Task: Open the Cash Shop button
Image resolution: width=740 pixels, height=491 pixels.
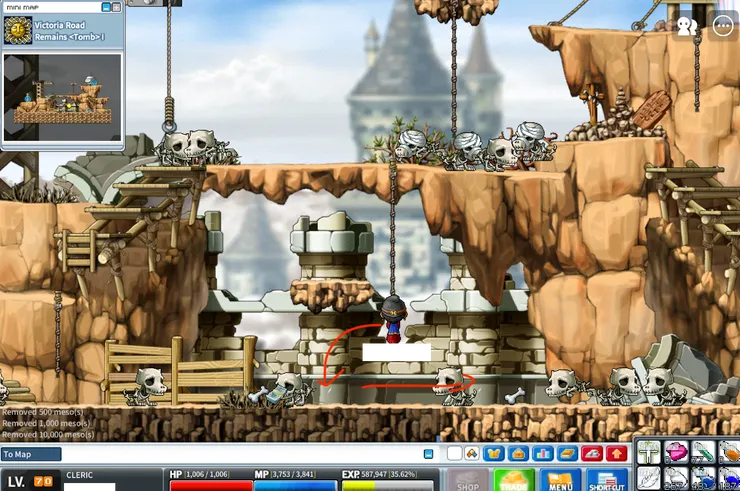Action: [x=466, y=480]
